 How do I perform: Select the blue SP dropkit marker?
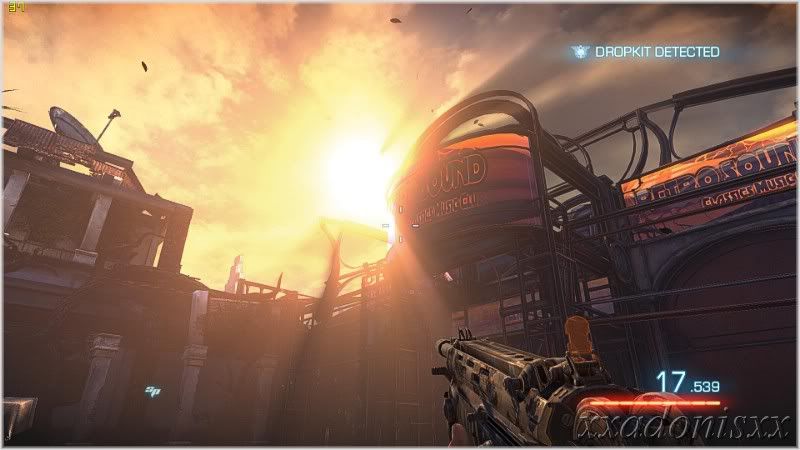point(153,391)
